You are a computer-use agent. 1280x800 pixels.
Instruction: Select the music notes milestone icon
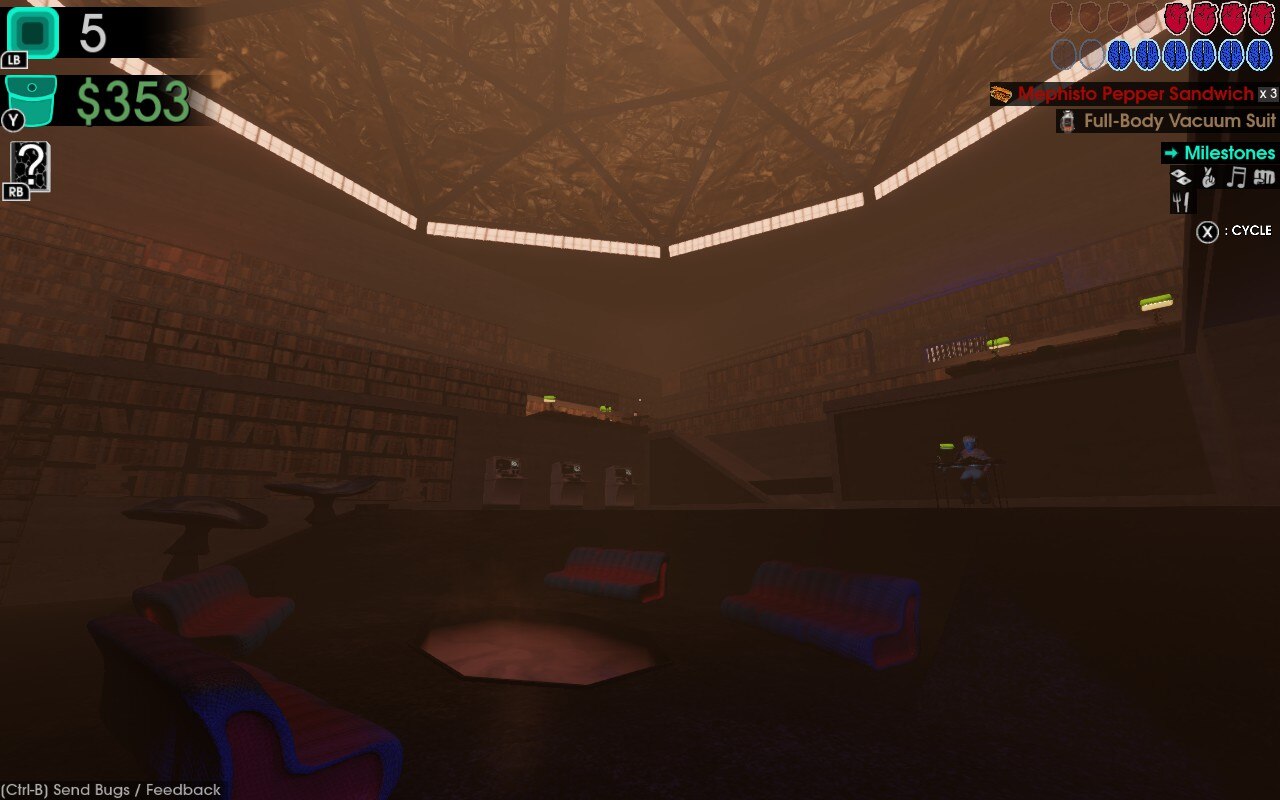click(x=1237, y=176)
